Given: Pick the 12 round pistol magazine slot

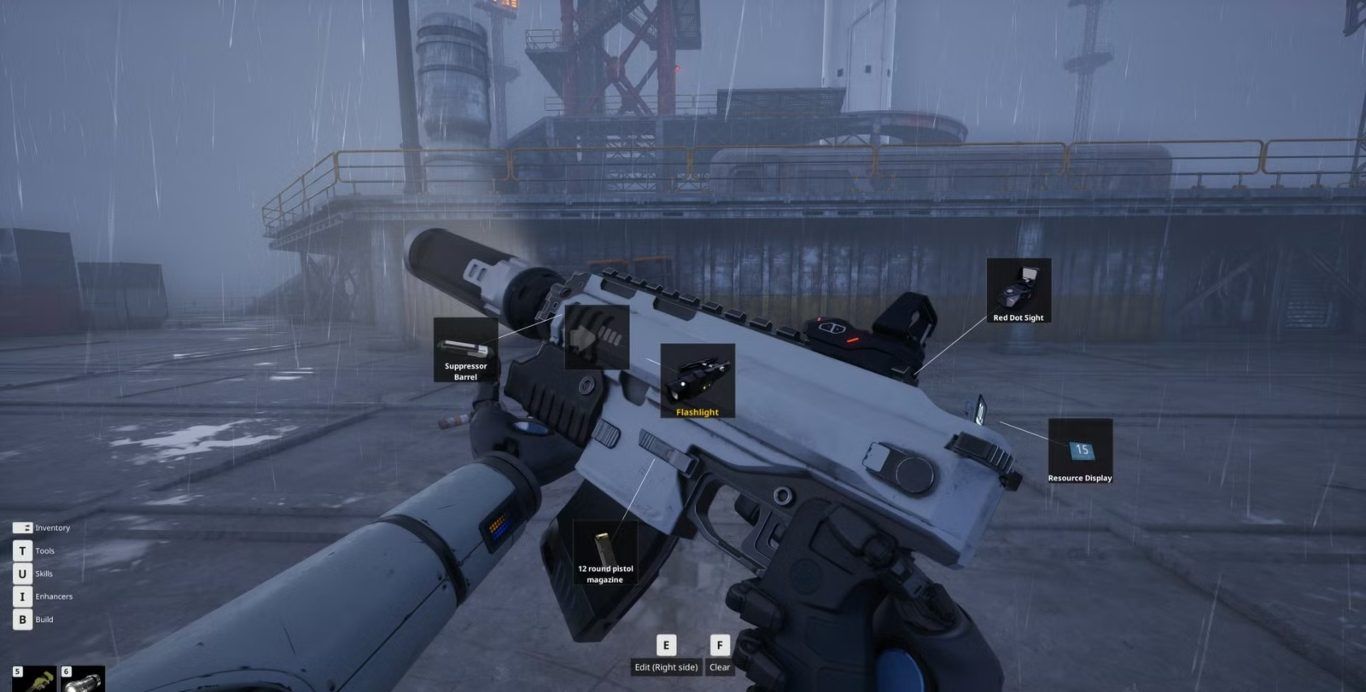Looking at the screenshot, I should point(605,552).
